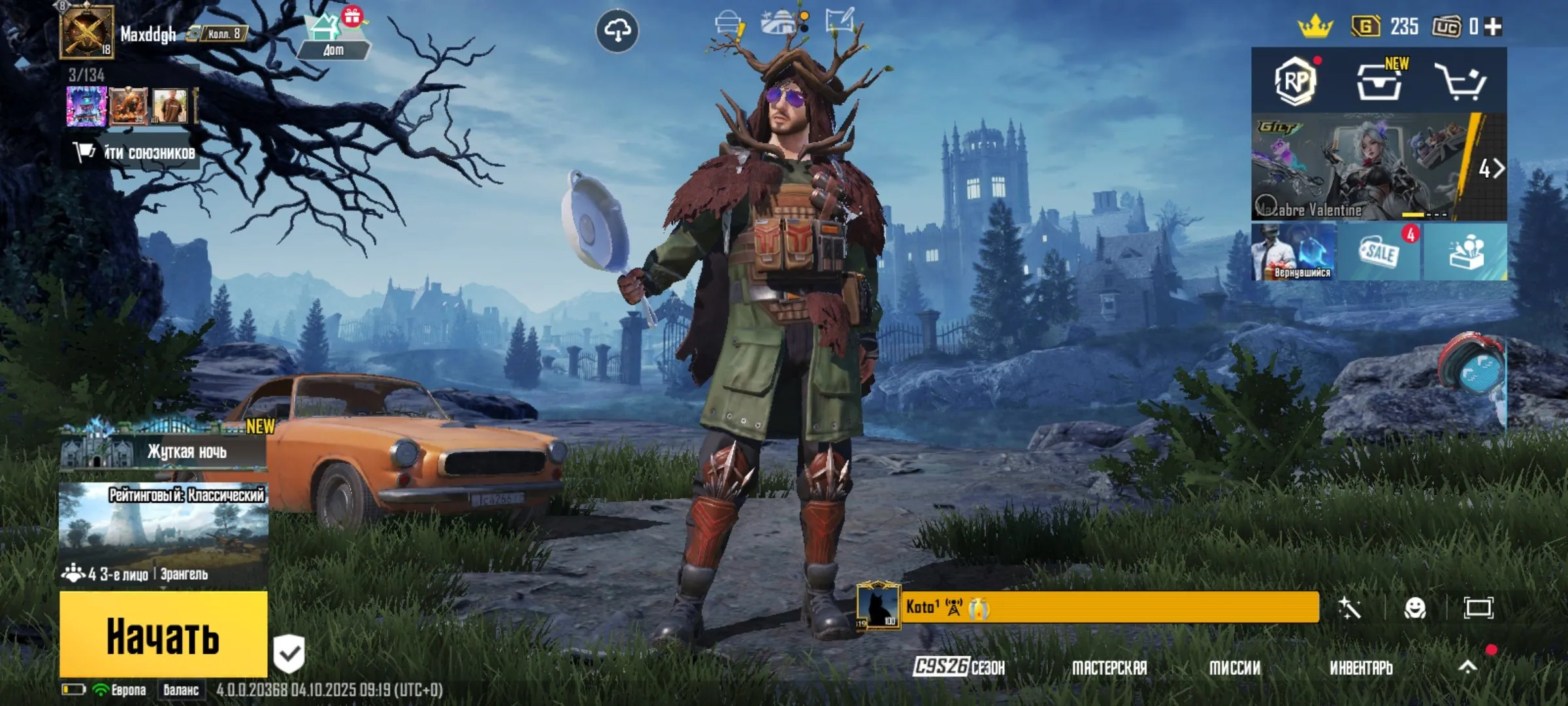
Task: Add UC with the plus button
Action: tap(1494, 26)
